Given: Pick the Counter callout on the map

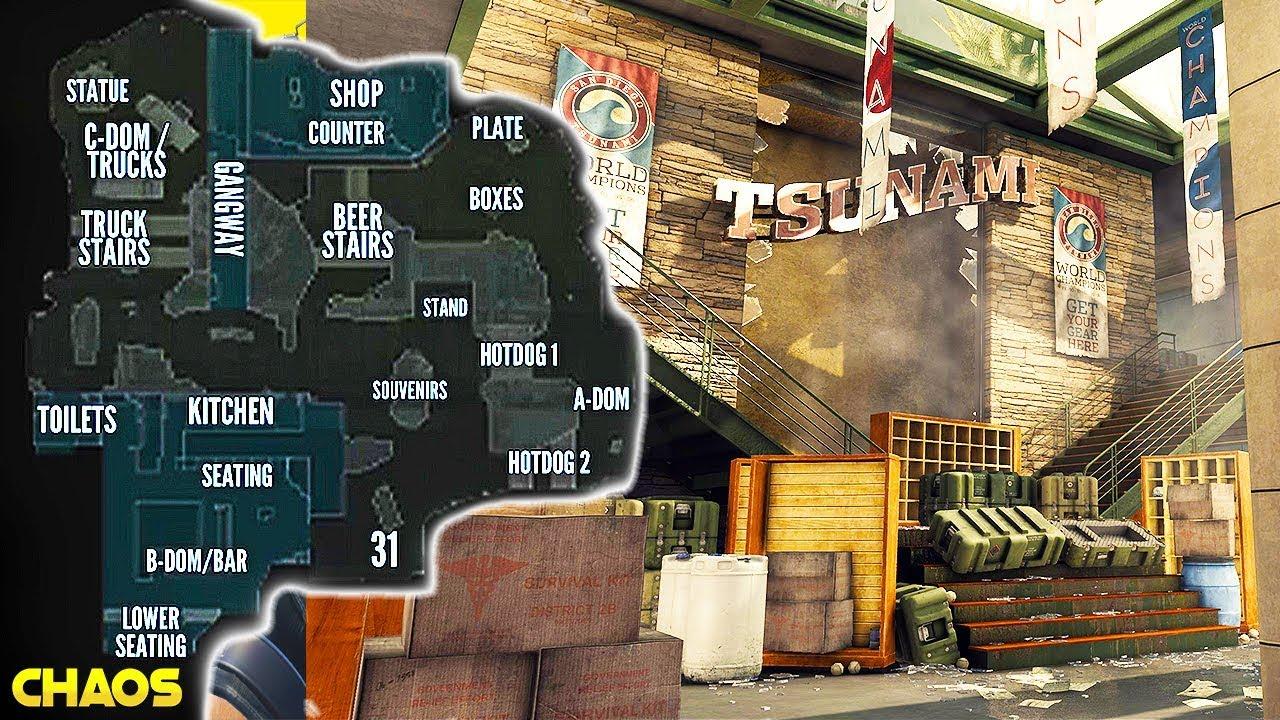Looking at the screenshot, I should tap(346, 132).
